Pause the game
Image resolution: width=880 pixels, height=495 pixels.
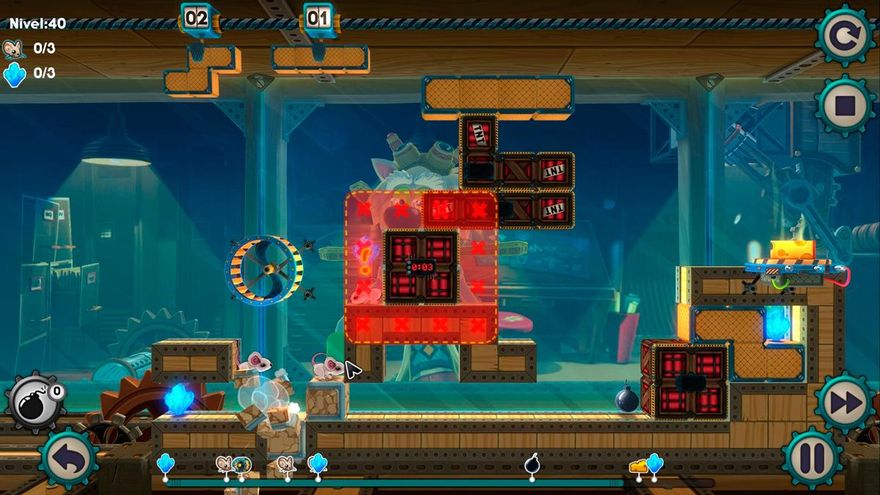point(810,458)
